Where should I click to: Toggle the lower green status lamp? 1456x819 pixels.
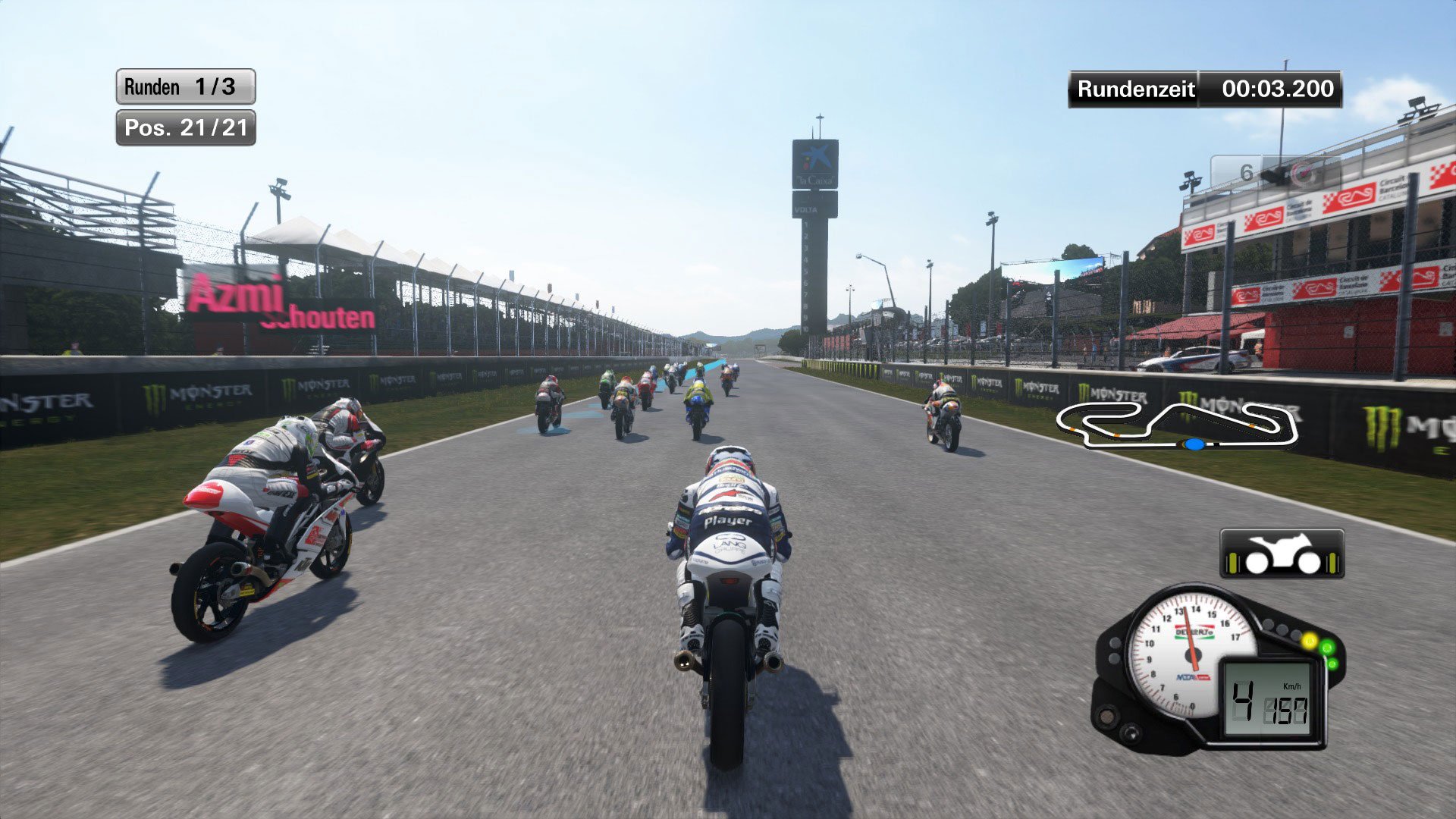1332,663
